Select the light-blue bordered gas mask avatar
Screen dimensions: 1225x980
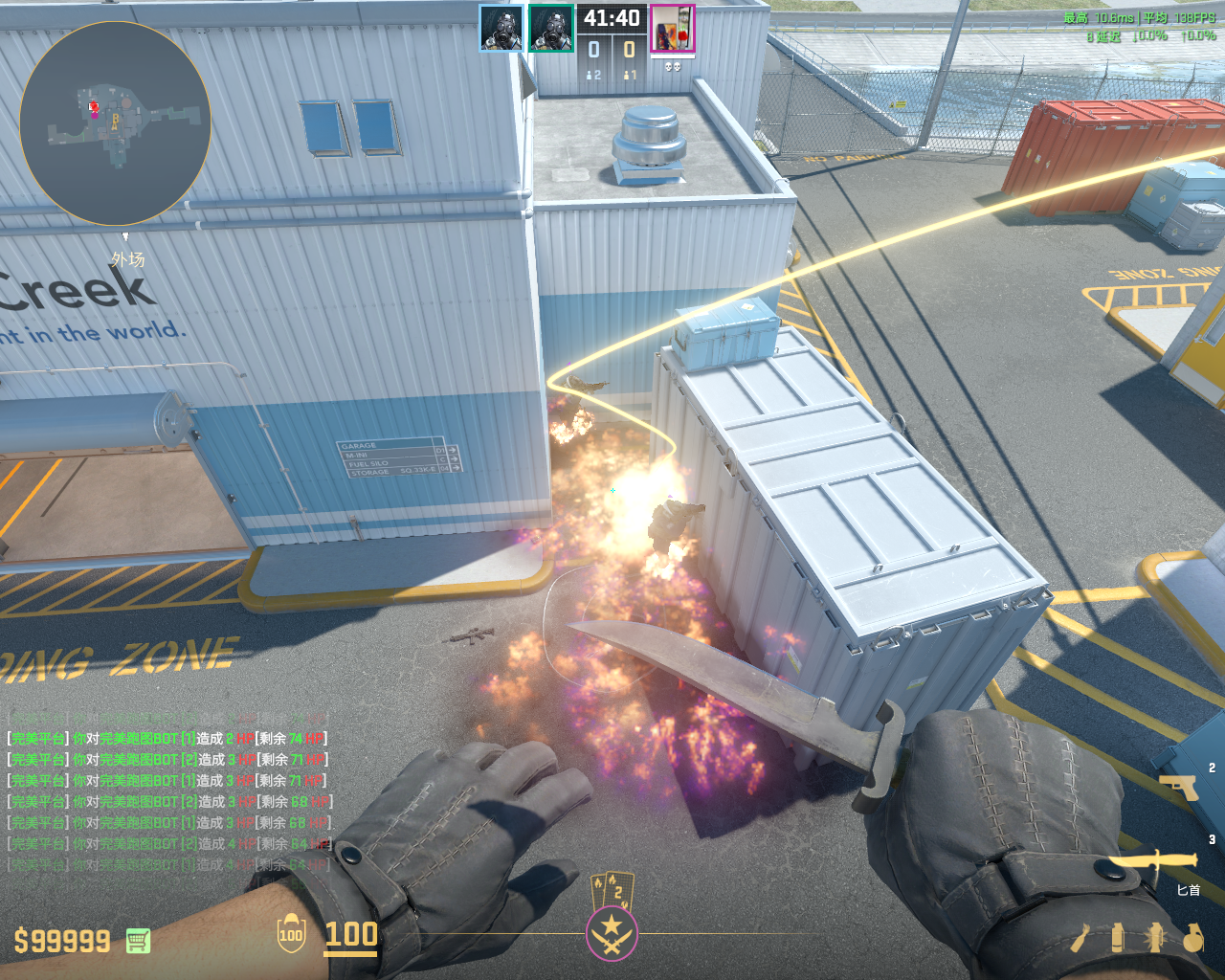501,29
